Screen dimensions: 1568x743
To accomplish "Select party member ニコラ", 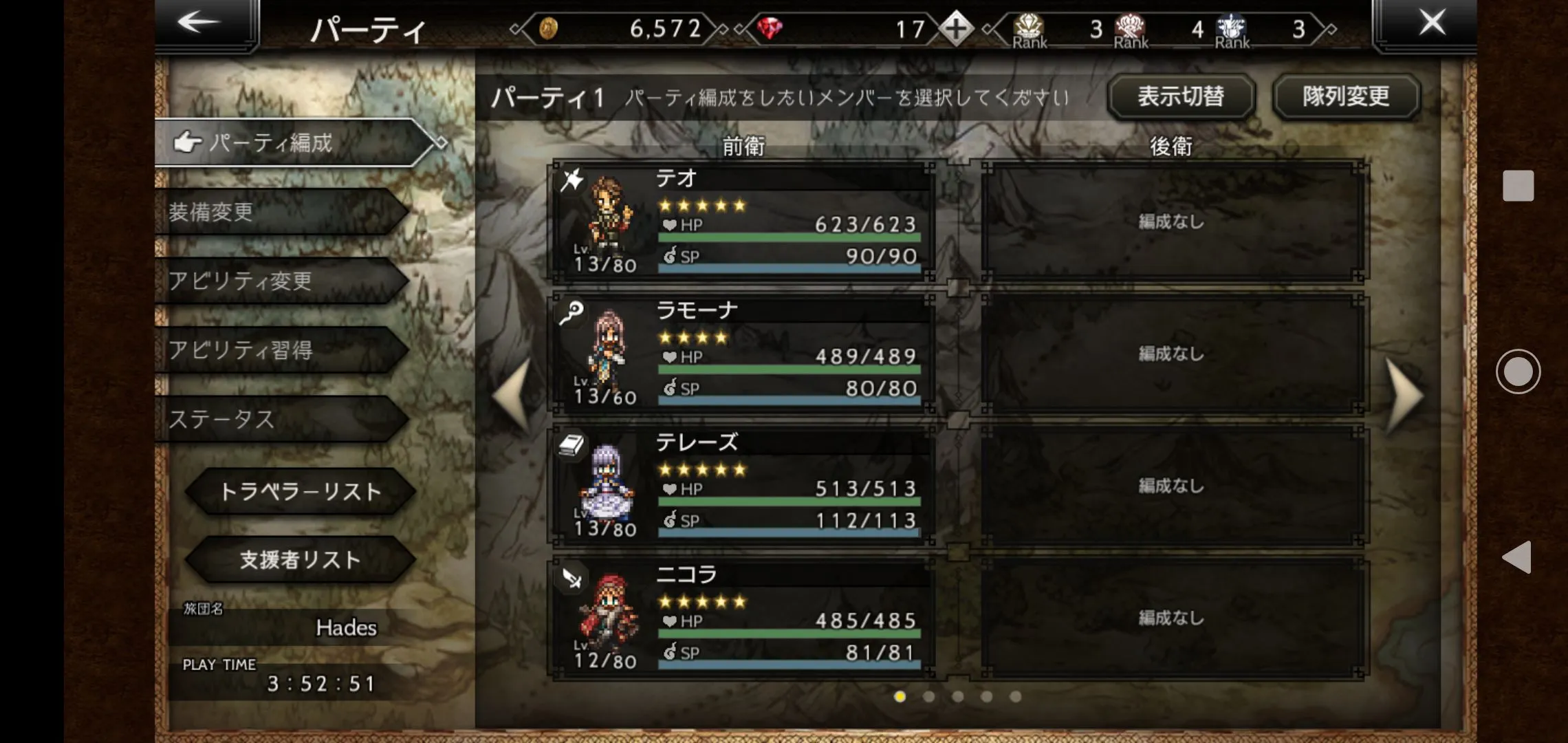I will [743, 618].
